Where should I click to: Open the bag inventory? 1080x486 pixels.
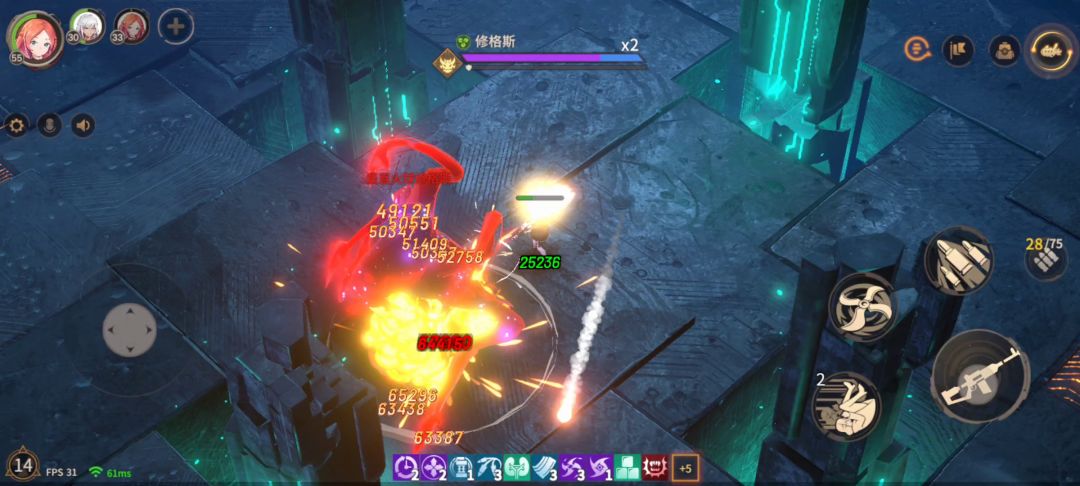pos(1004,50)
